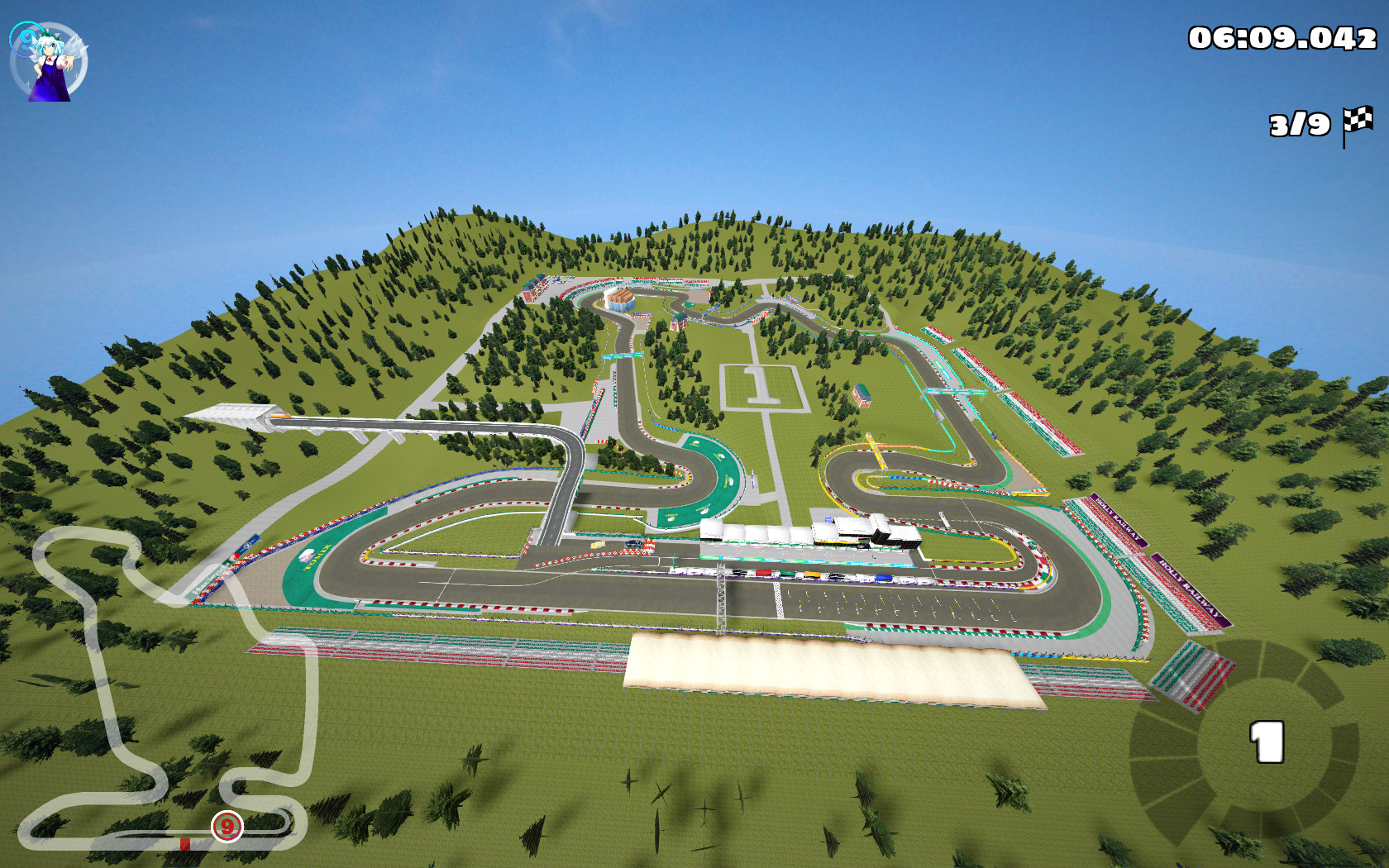Click the white pit tents along the main straight

[748, 529]
